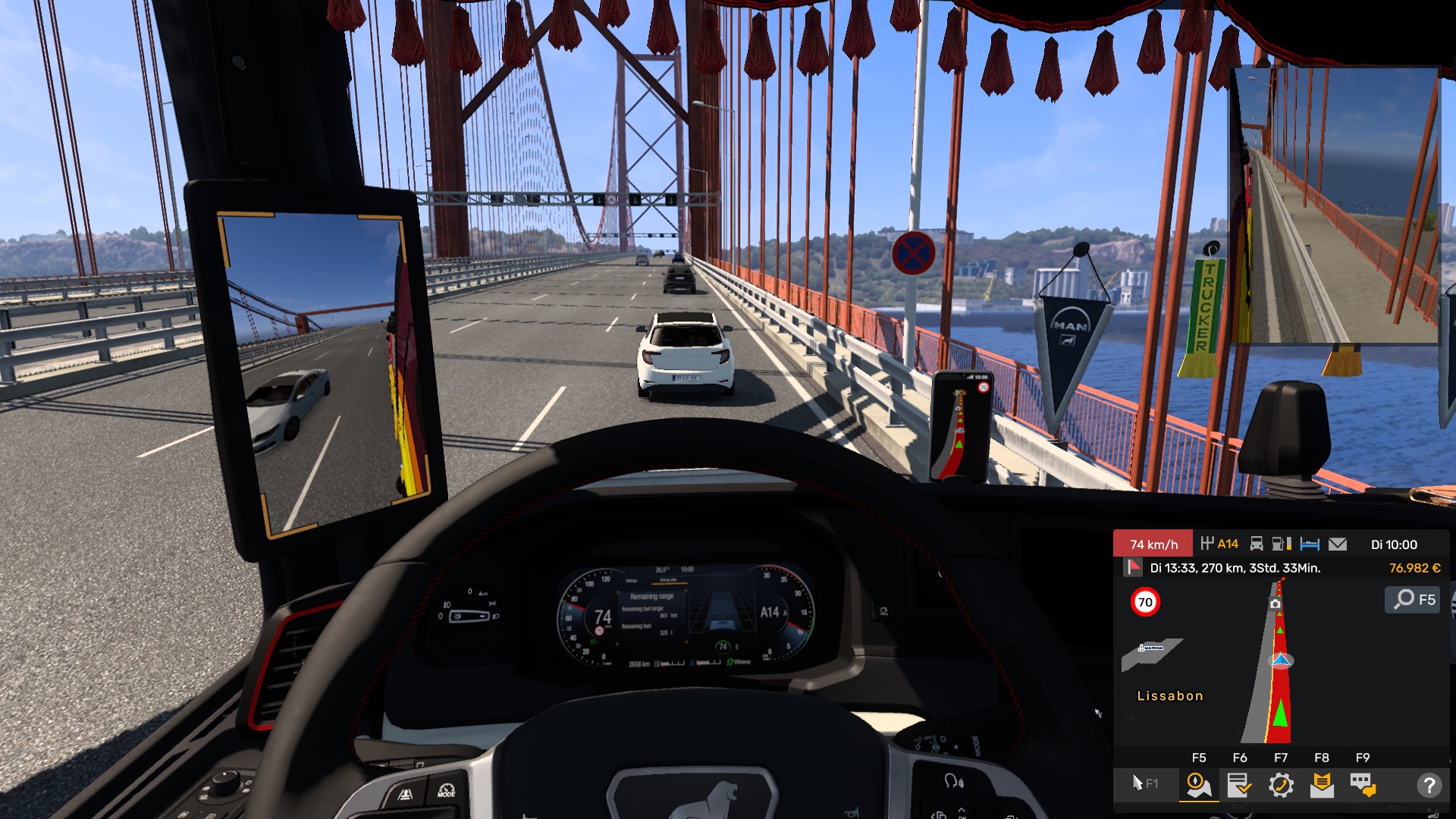Switch to the current job info tab

(x=1240, y=785)
